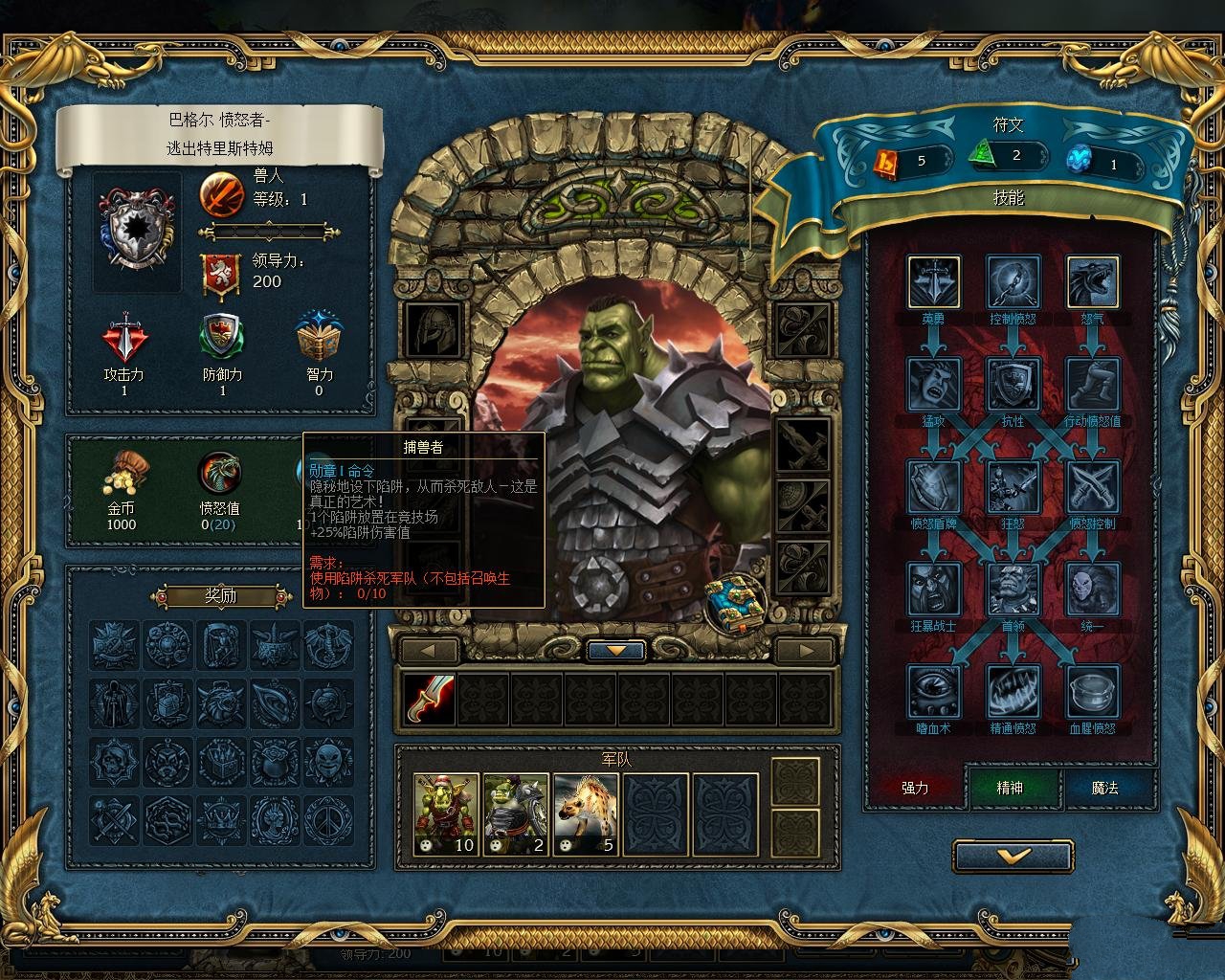Select the 英勇 skill icon
The width and height of the screenshot is (1225, 980).
pyautogui.click(x=933, y=281)
